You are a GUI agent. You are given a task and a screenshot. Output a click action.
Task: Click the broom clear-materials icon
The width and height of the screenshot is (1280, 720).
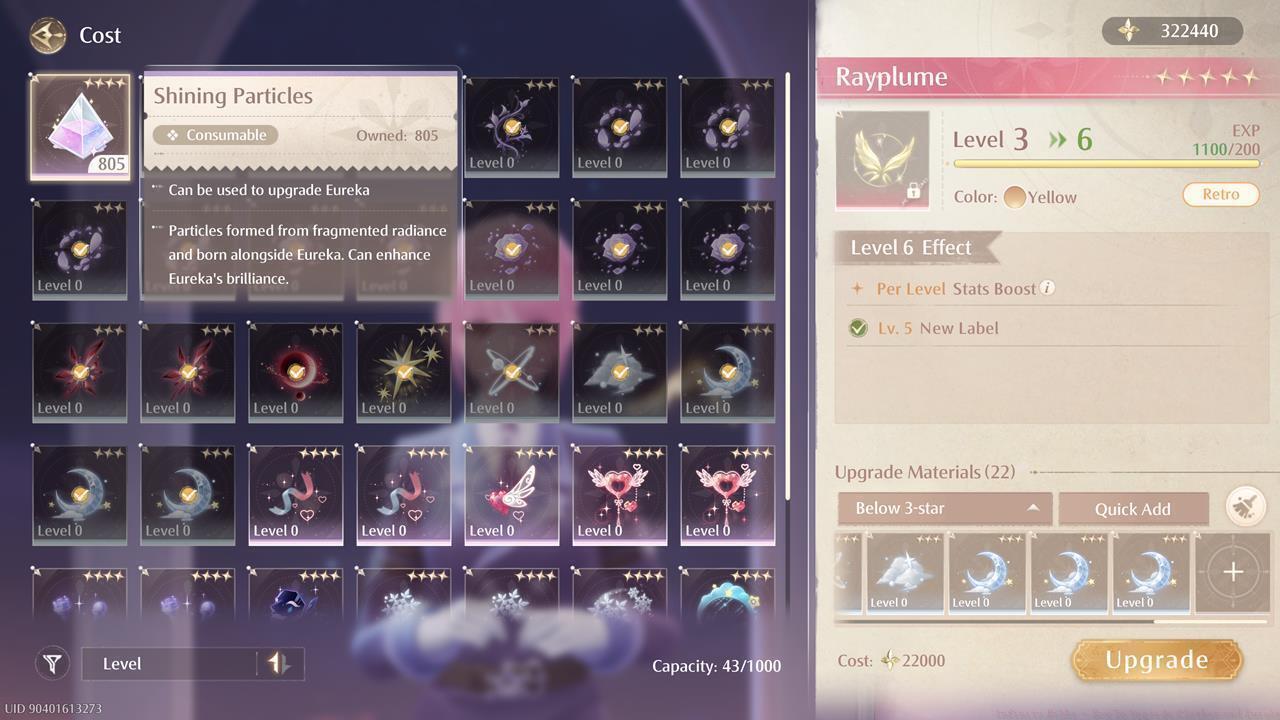pyautogui.click(x=1245, y=508)
